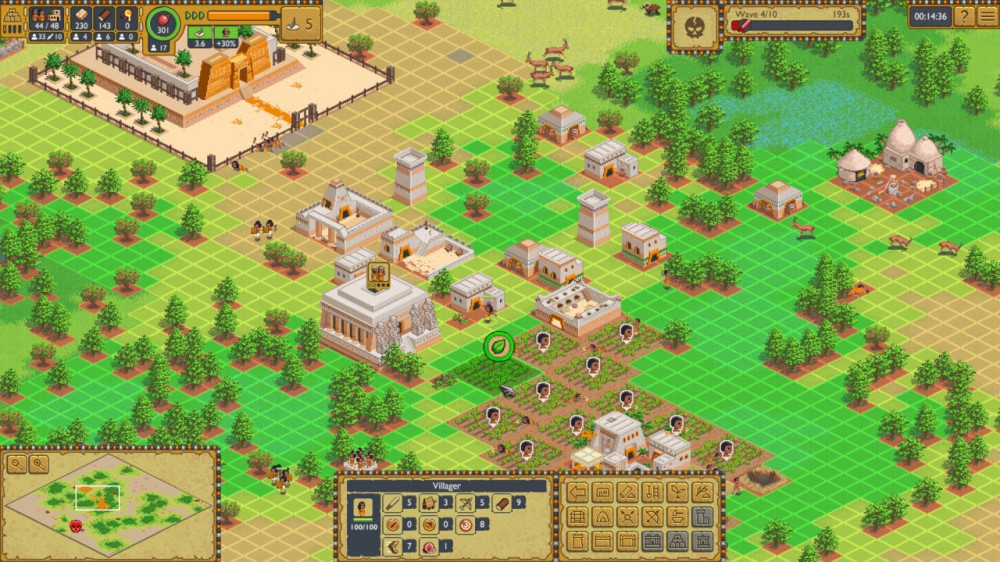The width and height of the screenshot is (1000, 562).
Task: Choose the shovel and ladder build button
Action: (652, 492)
